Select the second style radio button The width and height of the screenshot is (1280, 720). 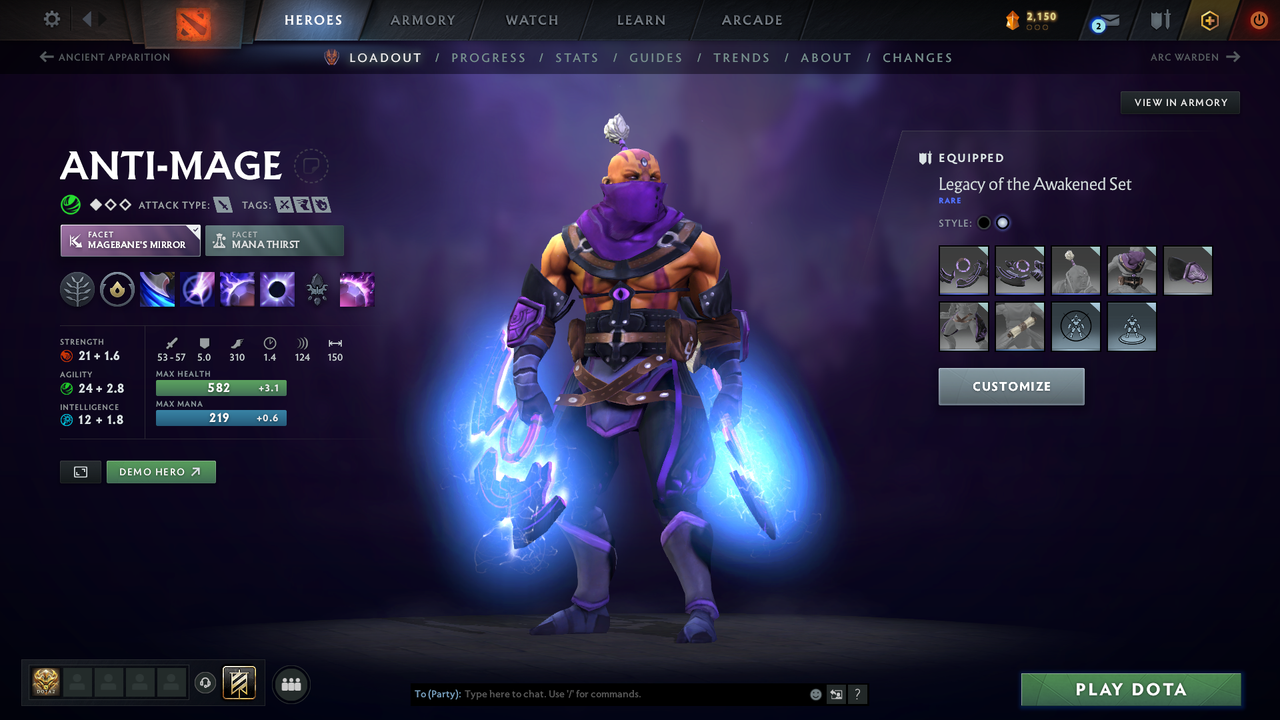[1002, 222]
